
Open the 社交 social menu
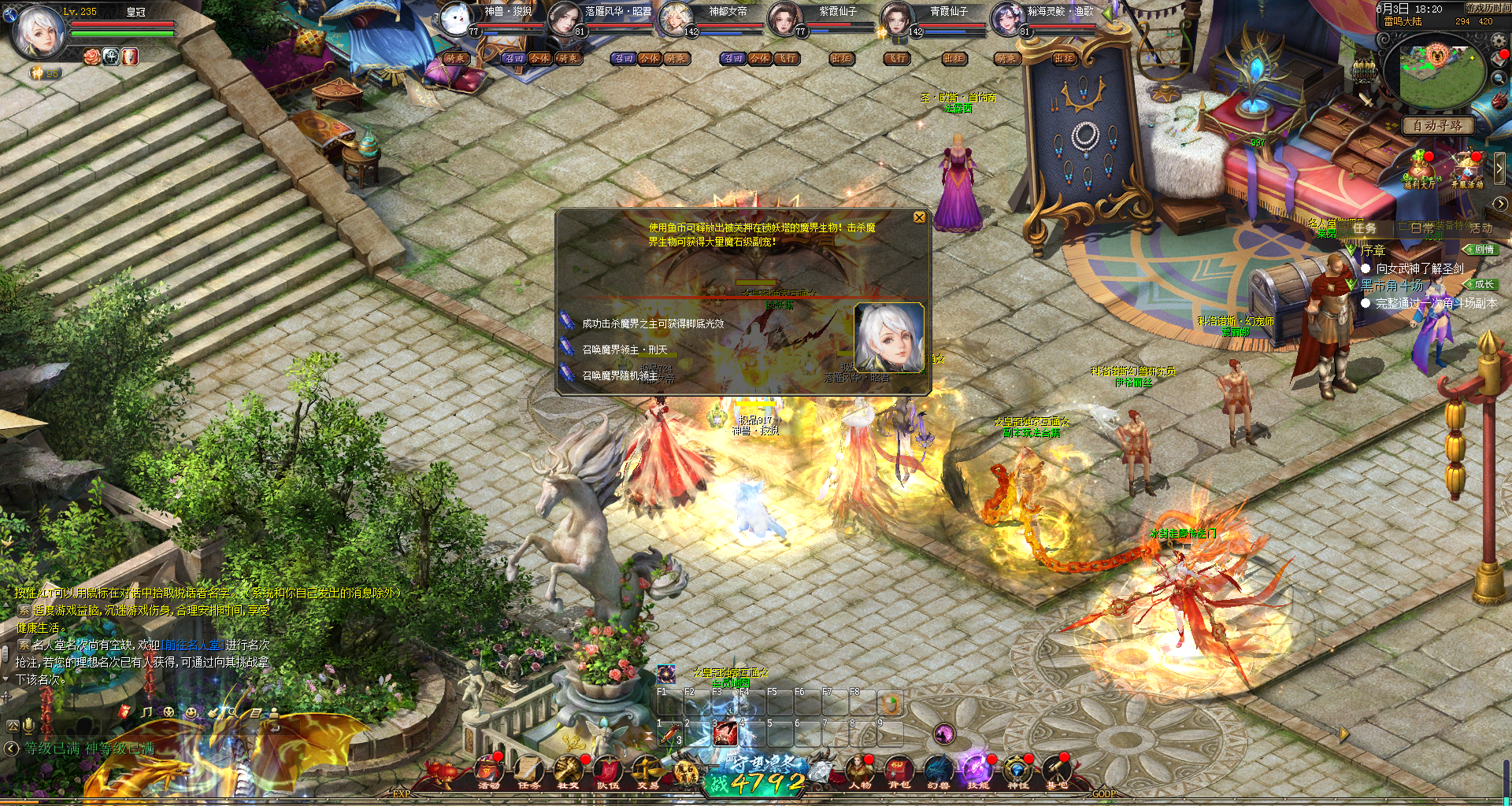click(568, 771)
